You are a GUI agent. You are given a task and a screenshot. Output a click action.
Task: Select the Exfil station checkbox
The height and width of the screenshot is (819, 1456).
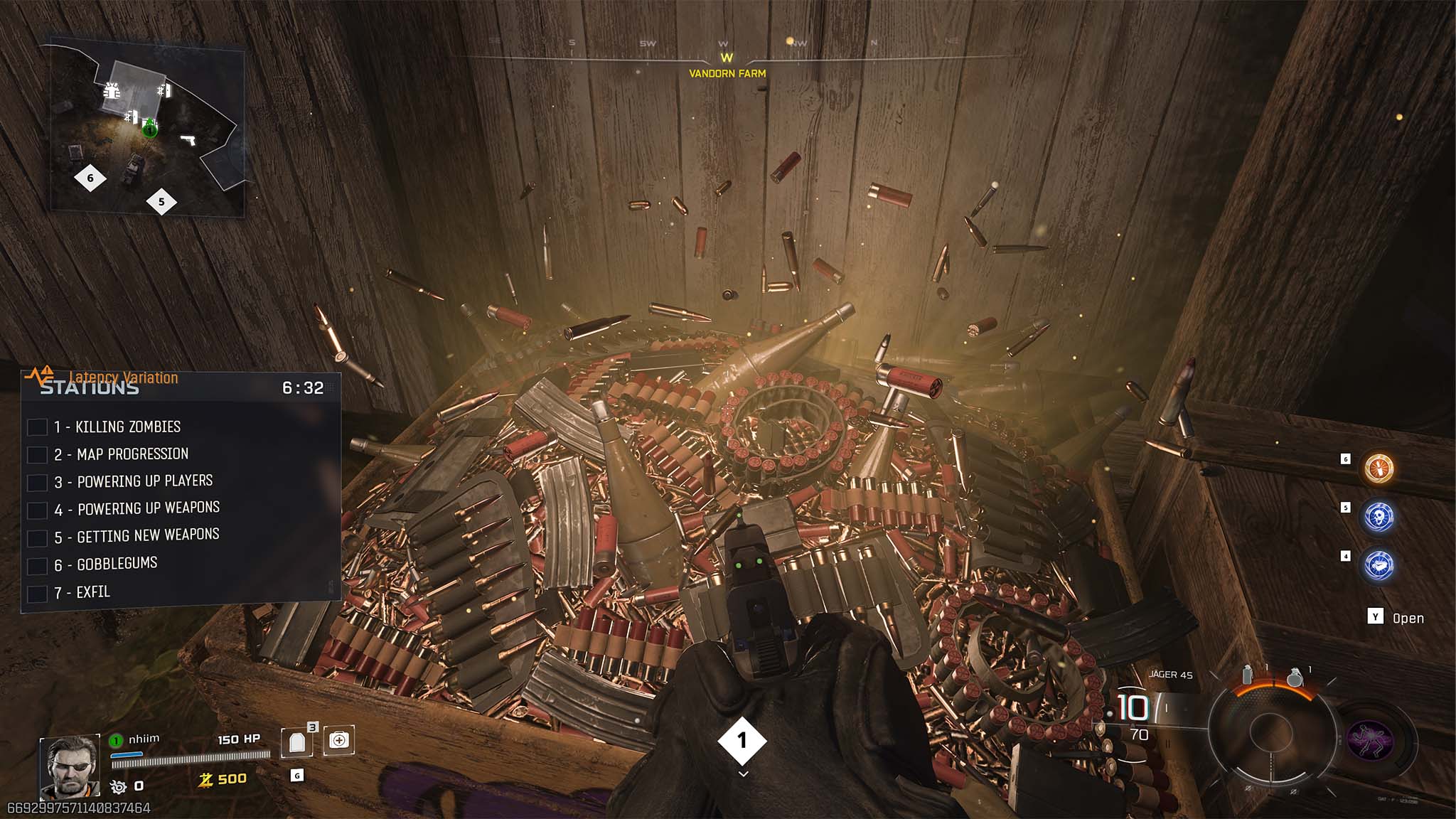pos(37,593)
